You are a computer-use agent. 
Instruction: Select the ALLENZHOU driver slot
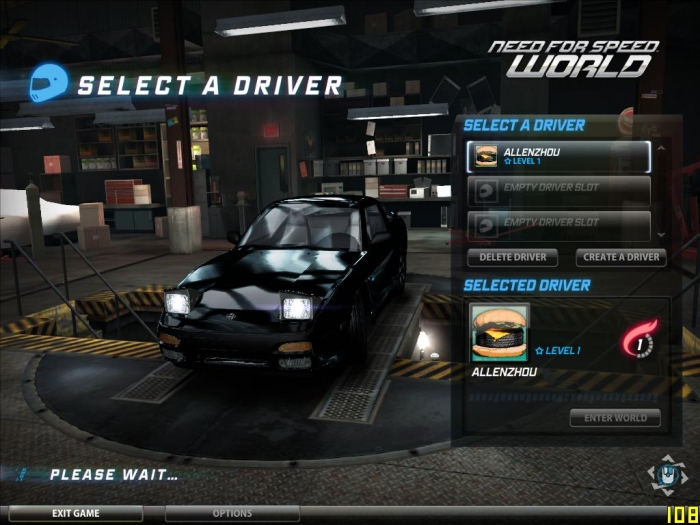coord(558,156)
